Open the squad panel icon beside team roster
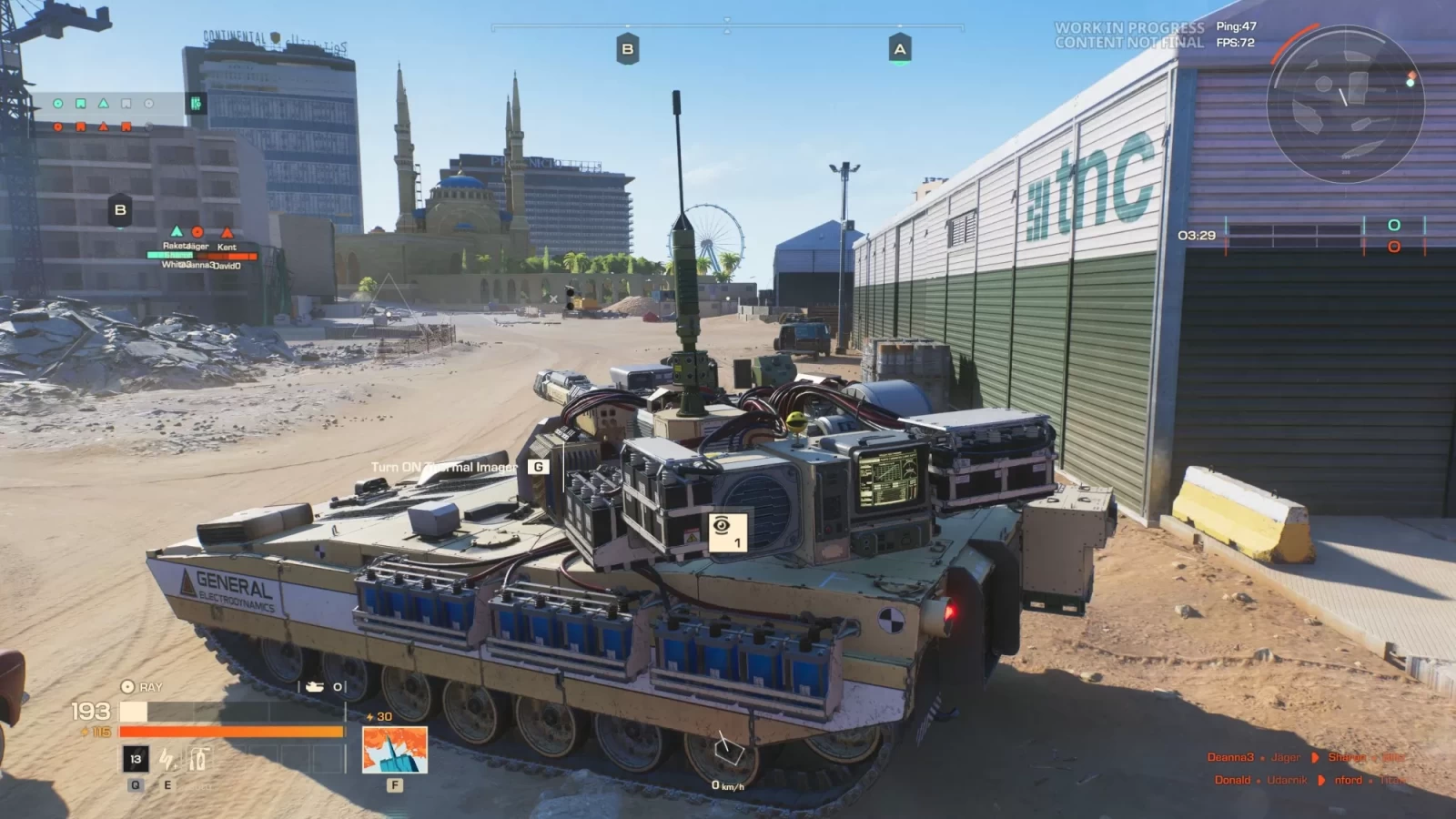 (x=196, y=104)
